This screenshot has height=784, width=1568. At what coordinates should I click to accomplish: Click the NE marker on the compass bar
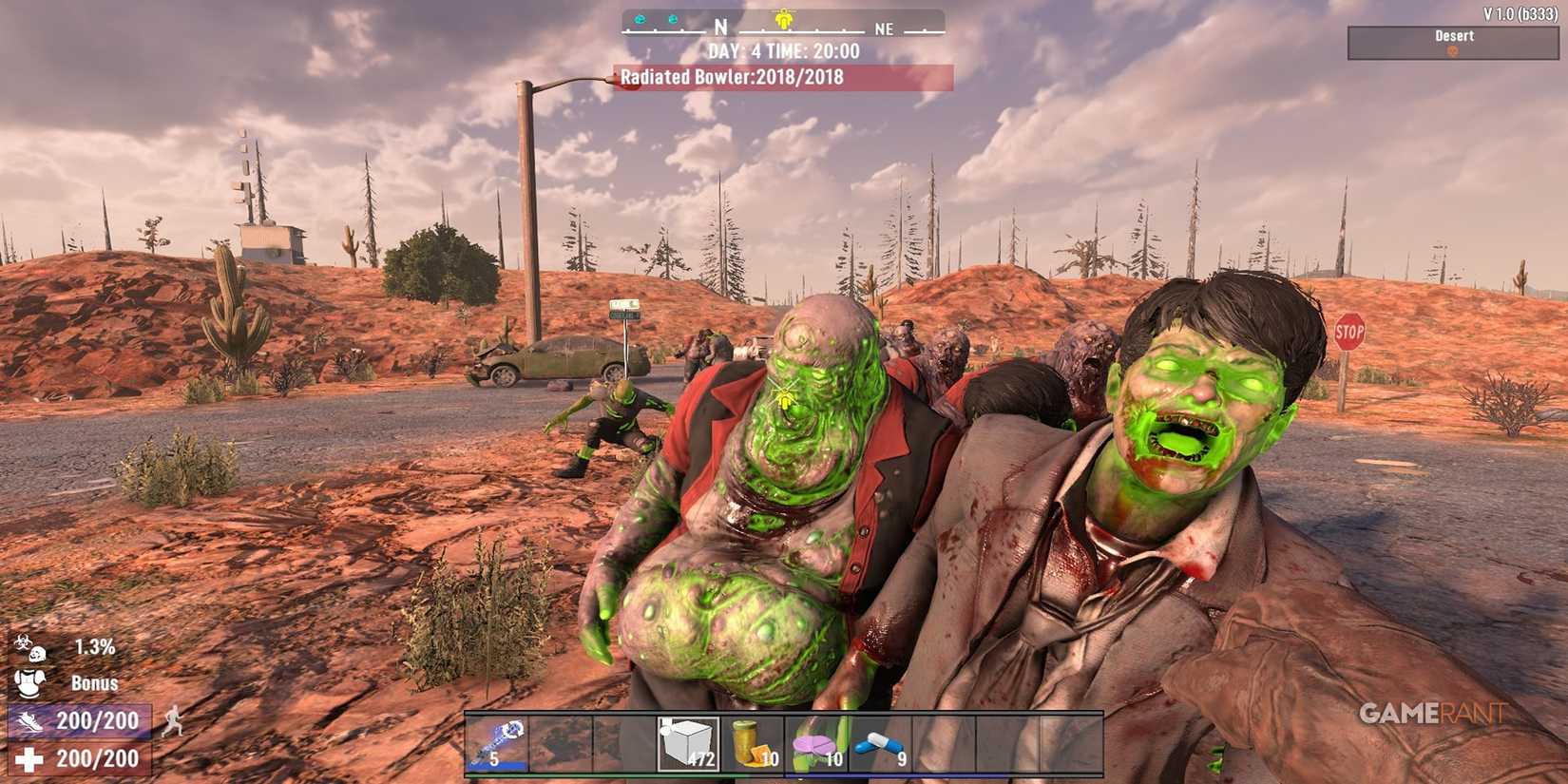coord(884,29)
